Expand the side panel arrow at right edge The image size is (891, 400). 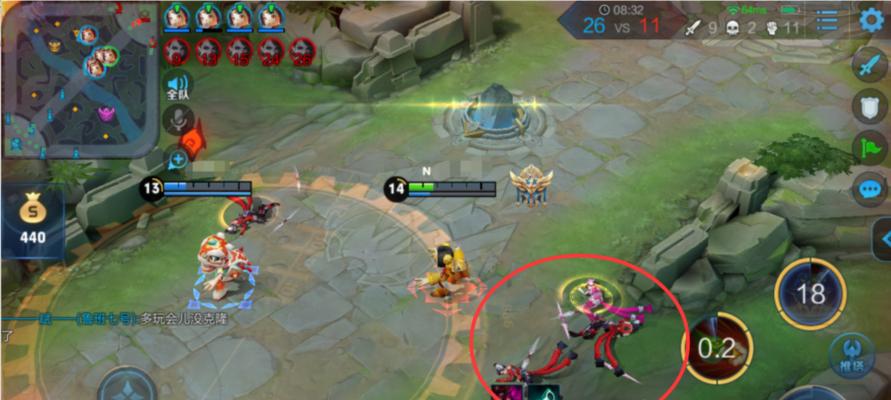(882, 239)
